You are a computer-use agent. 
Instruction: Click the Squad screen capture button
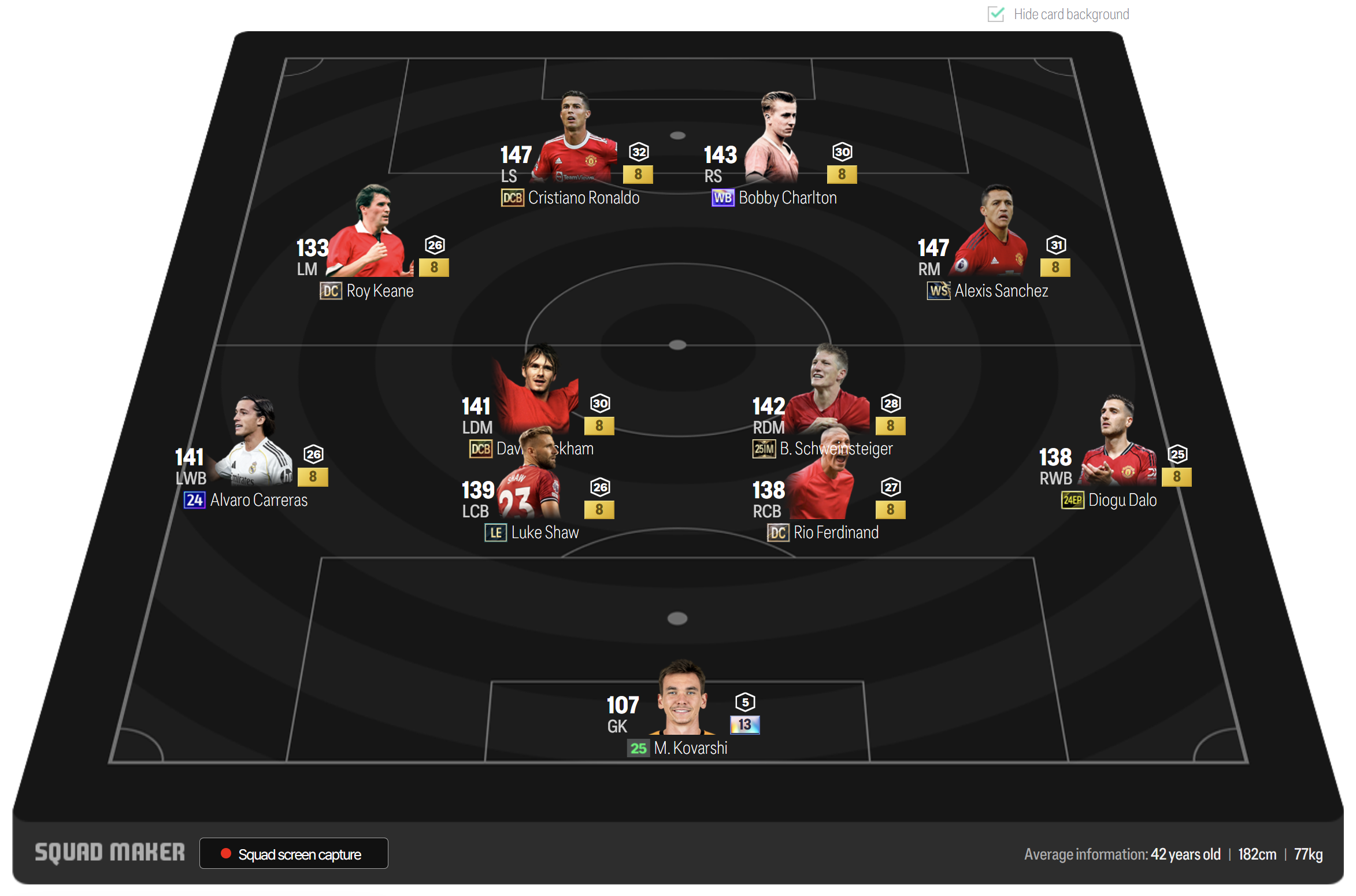pyautogui.click(x=294, y=853)
